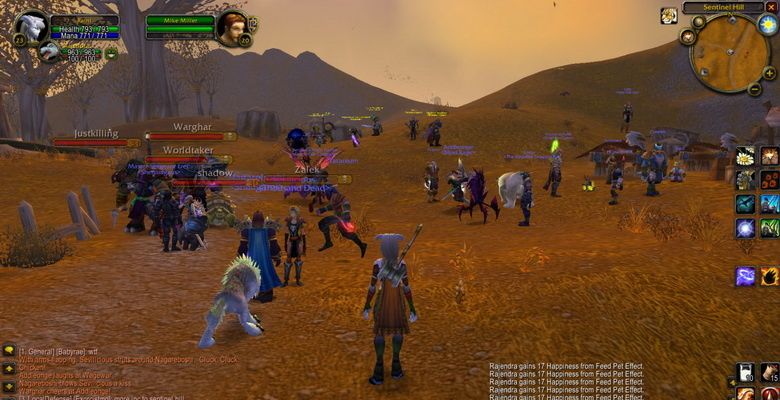The width and height of the screenshot is (780, 400).
Task: Click the buff icon left of the zone name
Action: click(x=668, y=16)
